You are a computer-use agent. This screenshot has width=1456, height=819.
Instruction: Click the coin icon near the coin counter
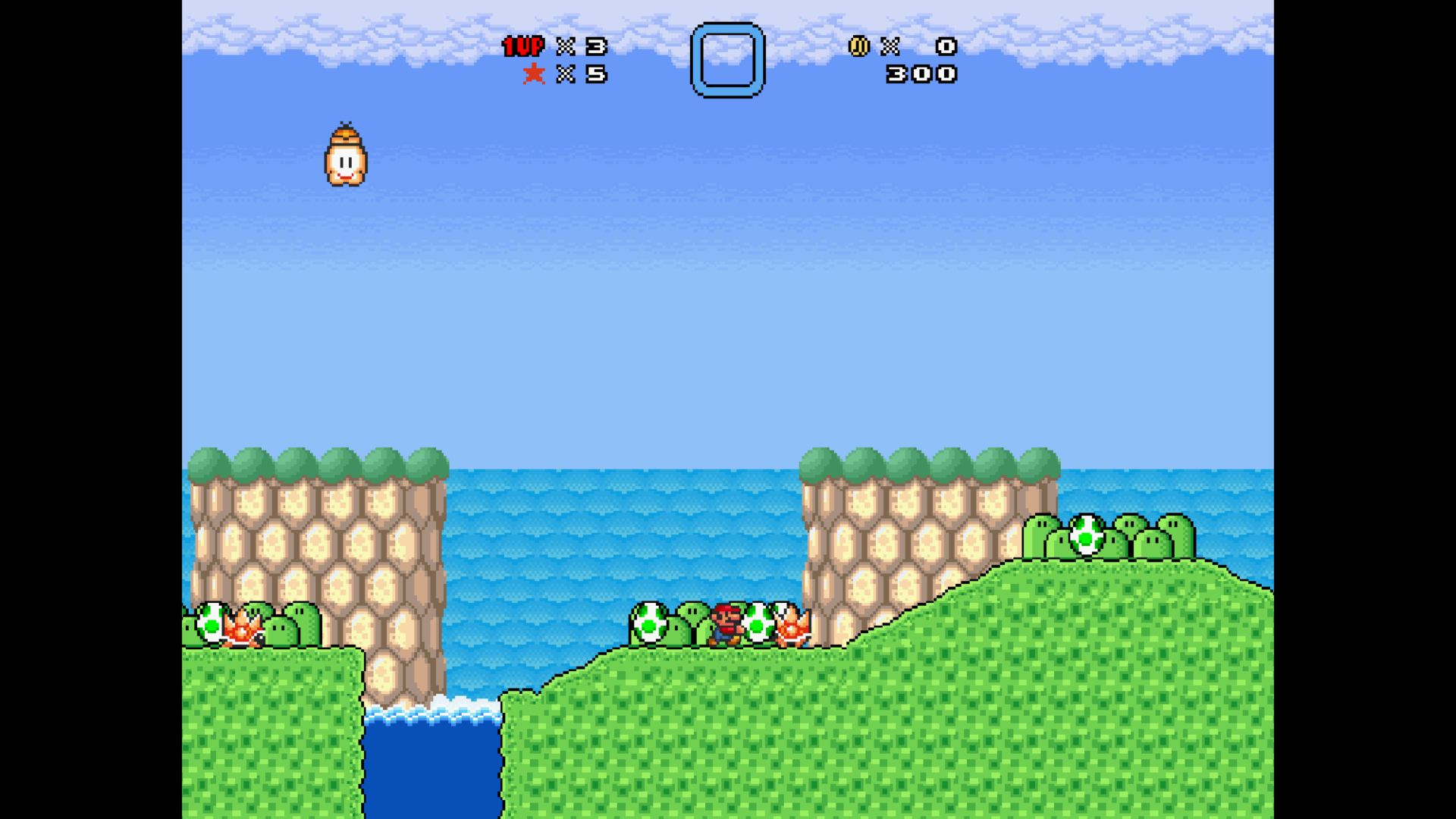[859, 47]
